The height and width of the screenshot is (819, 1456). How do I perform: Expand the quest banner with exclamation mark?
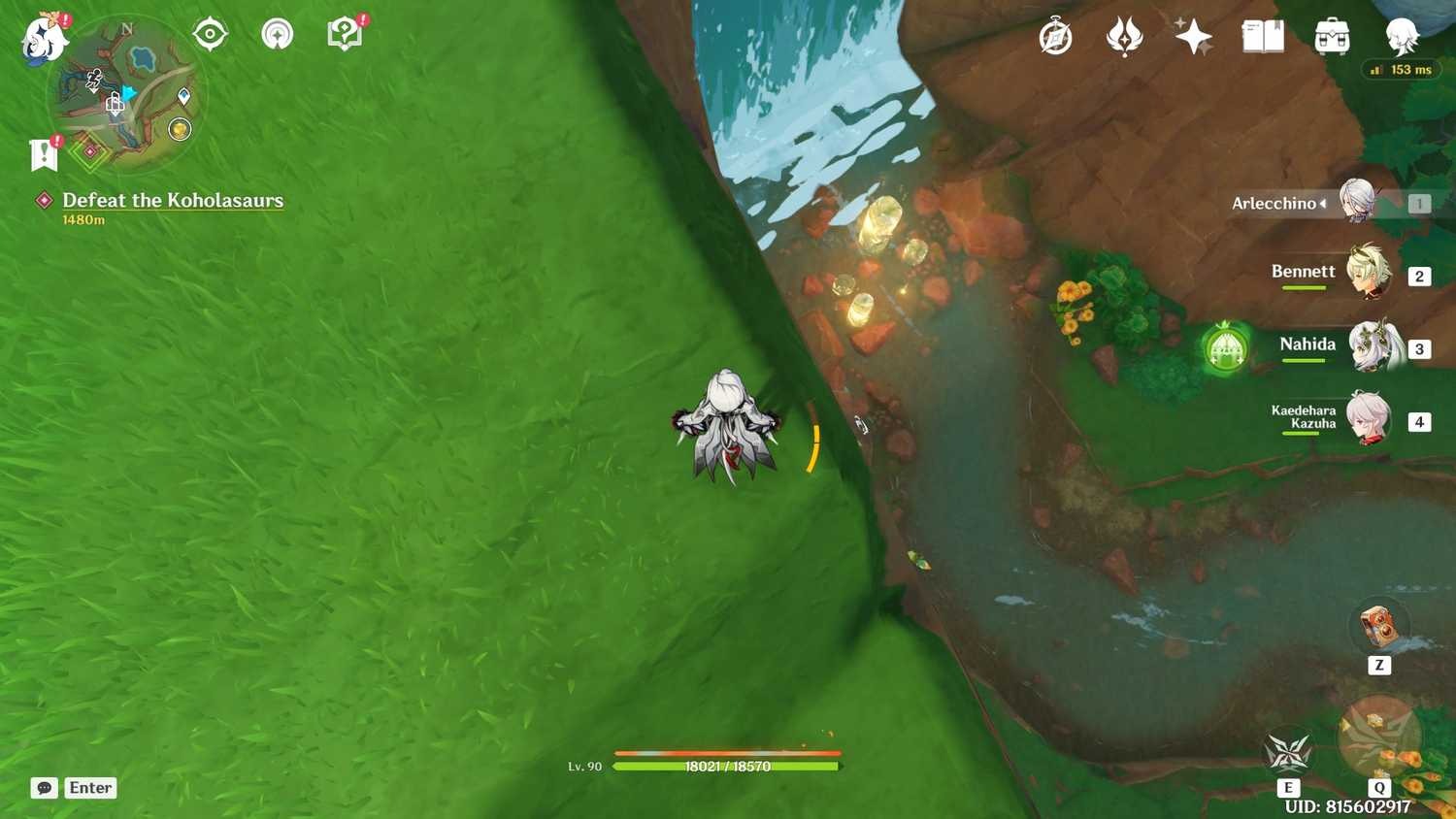coord(43,153)
